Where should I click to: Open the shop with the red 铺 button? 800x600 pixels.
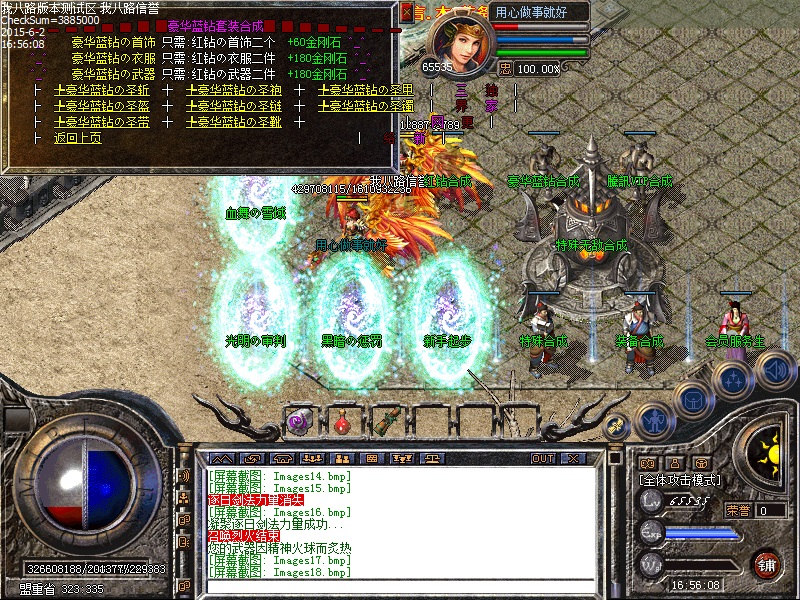pos(766,564)
